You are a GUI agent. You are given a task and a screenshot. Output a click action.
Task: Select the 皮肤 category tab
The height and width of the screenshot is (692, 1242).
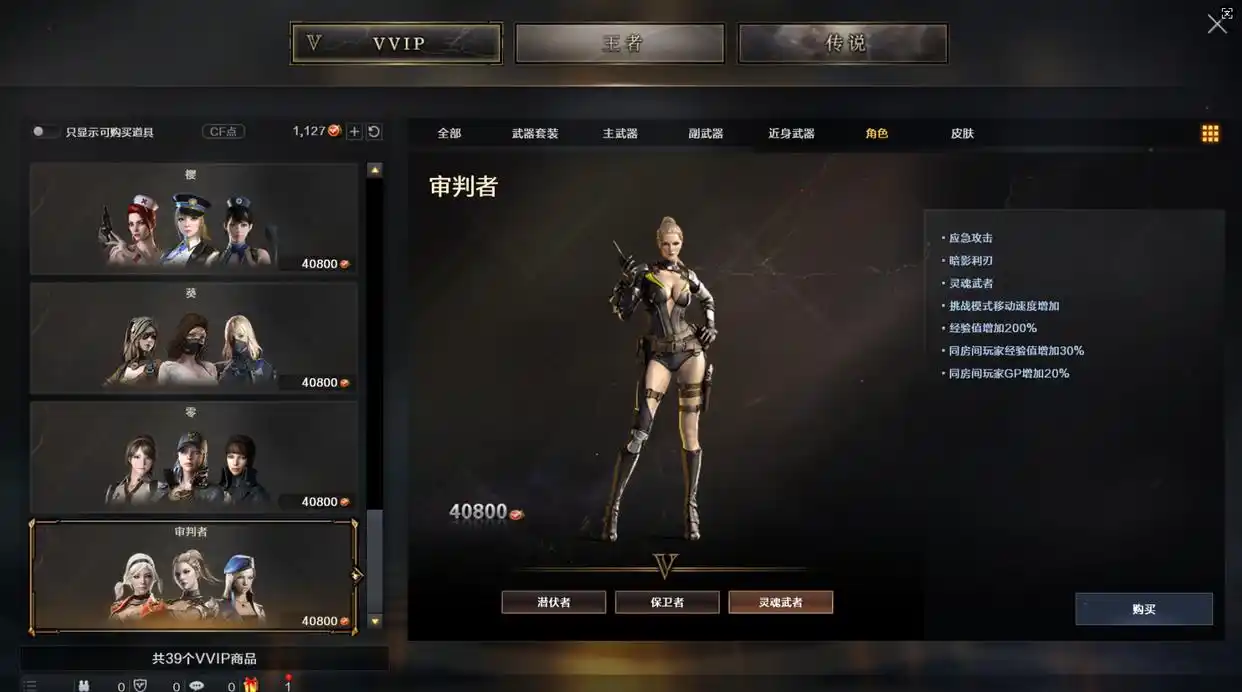point(962,134)
